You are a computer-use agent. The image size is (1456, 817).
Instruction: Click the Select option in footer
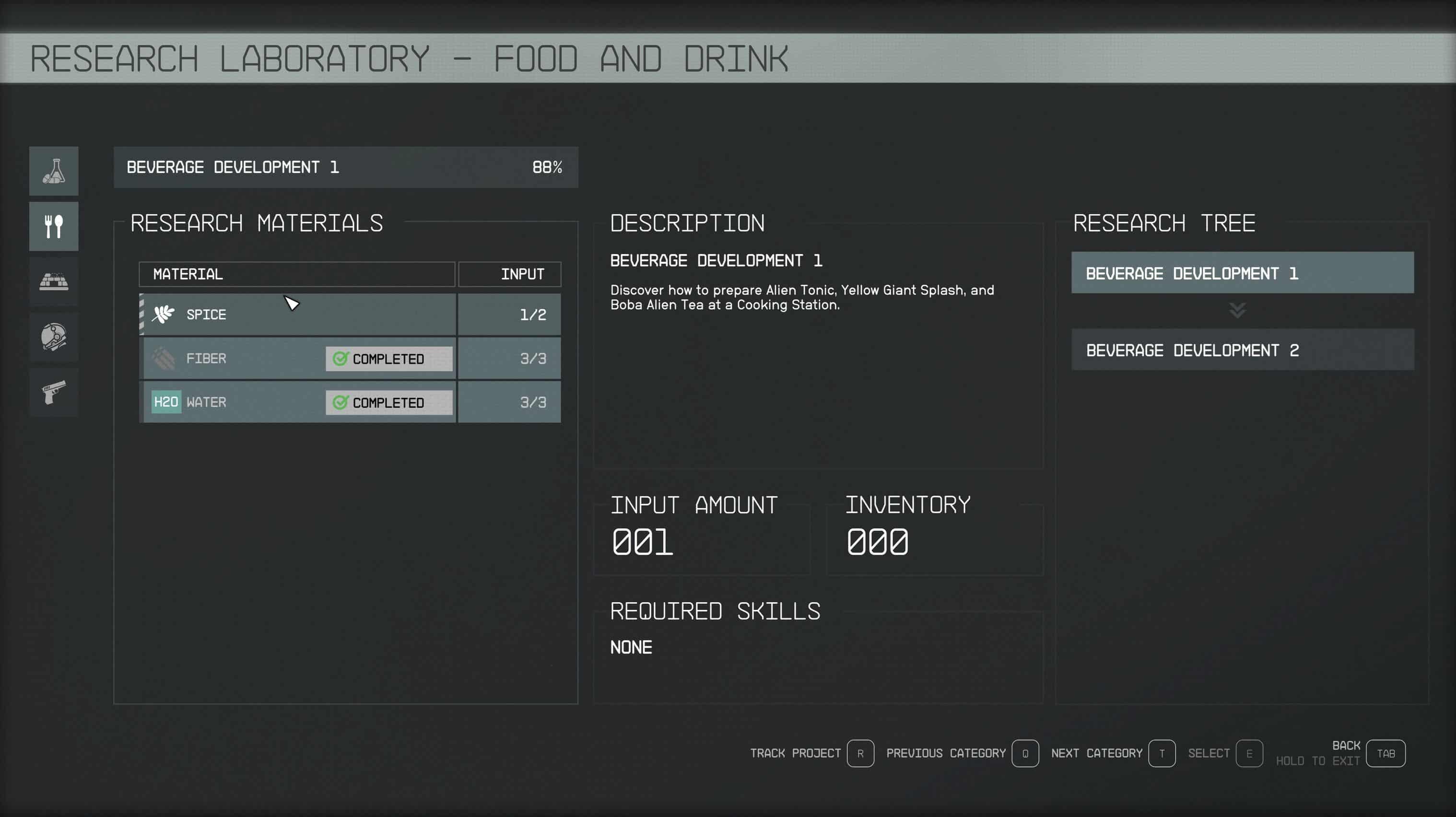pyautogui.click(x=1248, y=753)
